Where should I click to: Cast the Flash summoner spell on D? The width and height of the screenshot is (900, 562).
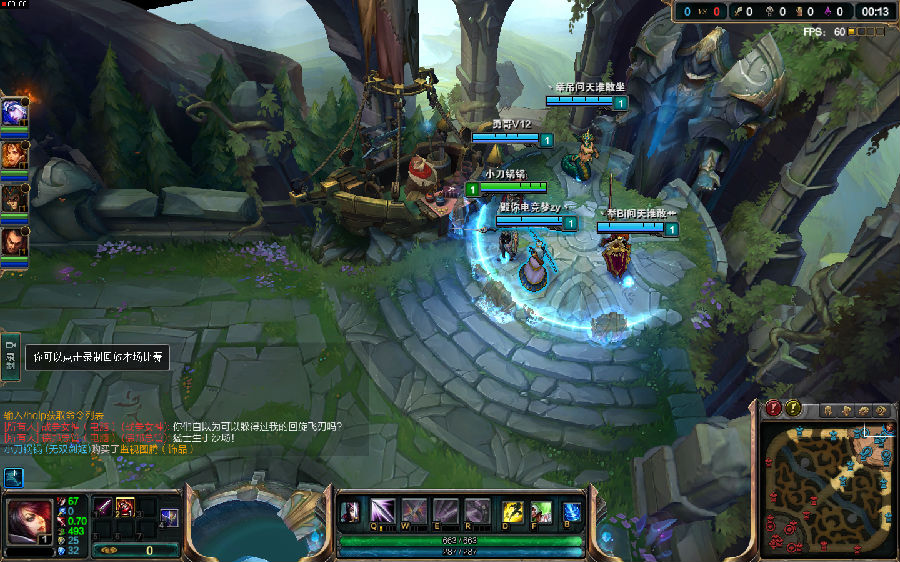pyautogui.click(x=513, y=512)
